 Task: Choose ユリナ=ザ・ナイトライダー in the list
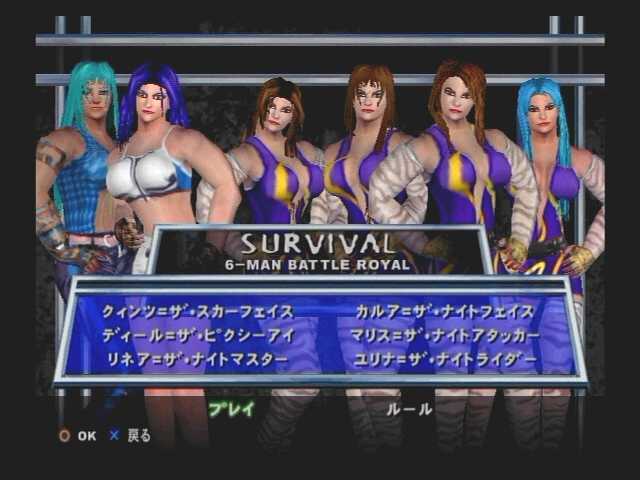[445, 357]
